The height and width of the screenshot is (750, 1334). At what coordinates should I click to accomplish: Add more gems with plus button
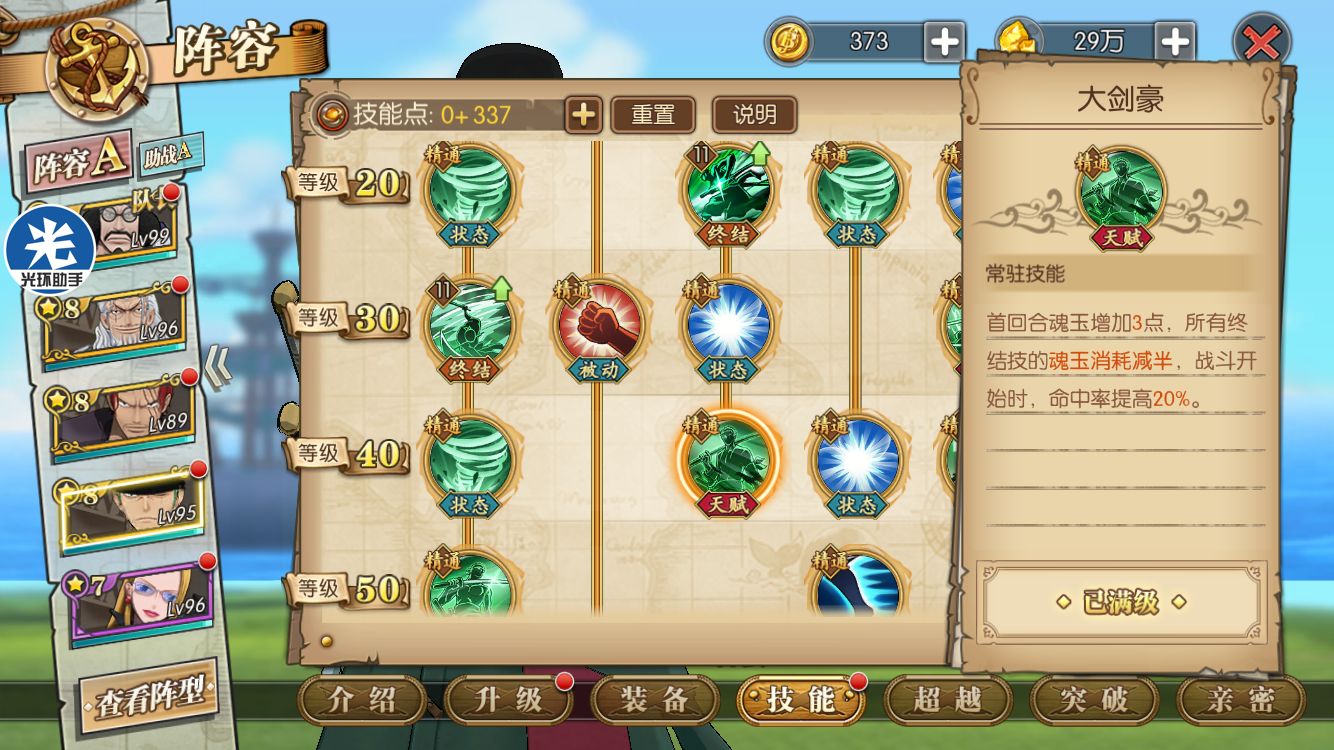1175,42
